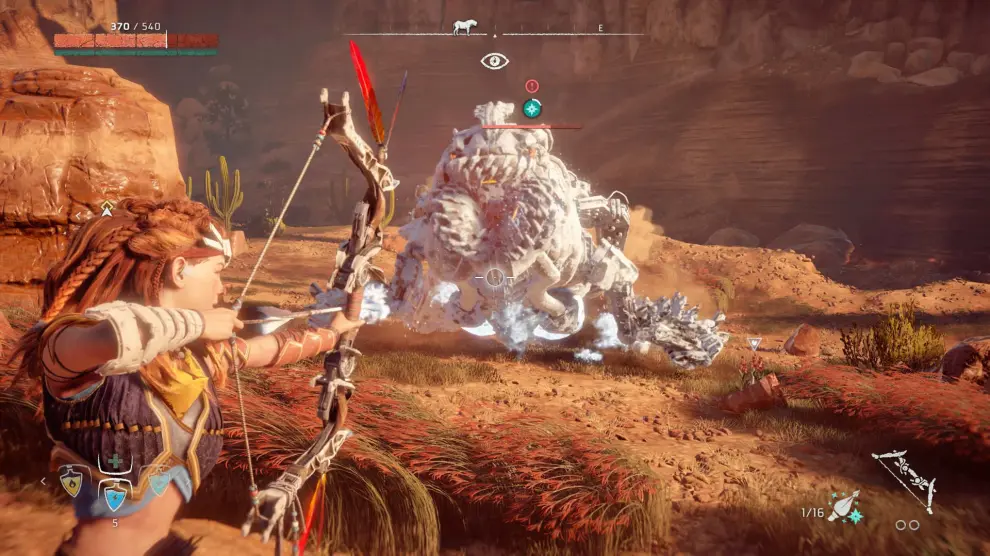The width and height of the screenshot is (990, 556).
Task: Click the teal freeze status icon
Action: point(532,108)
